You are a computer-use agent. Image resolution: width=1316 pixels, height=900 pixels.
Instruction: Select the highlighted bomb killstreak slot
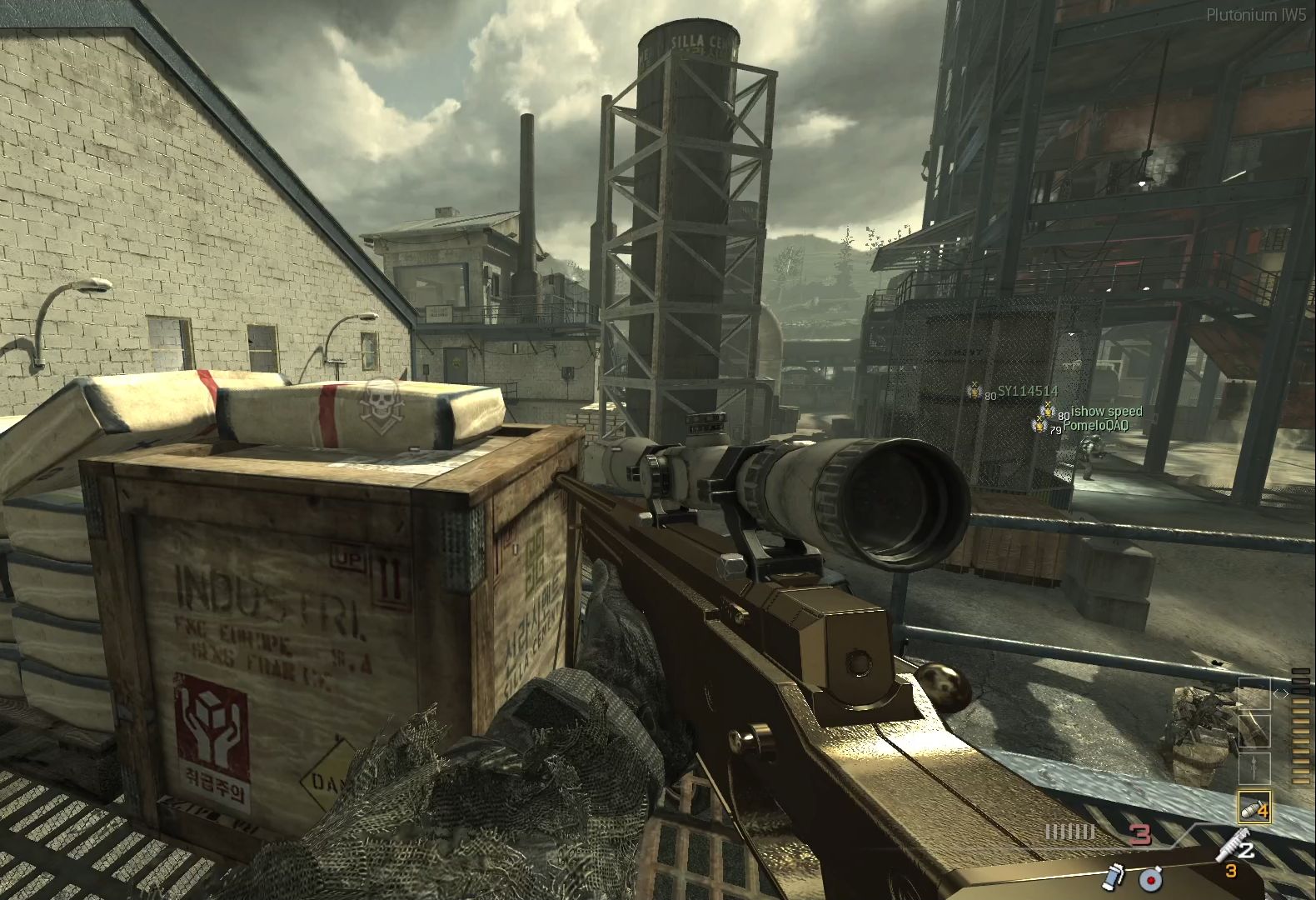(1254, 807)
